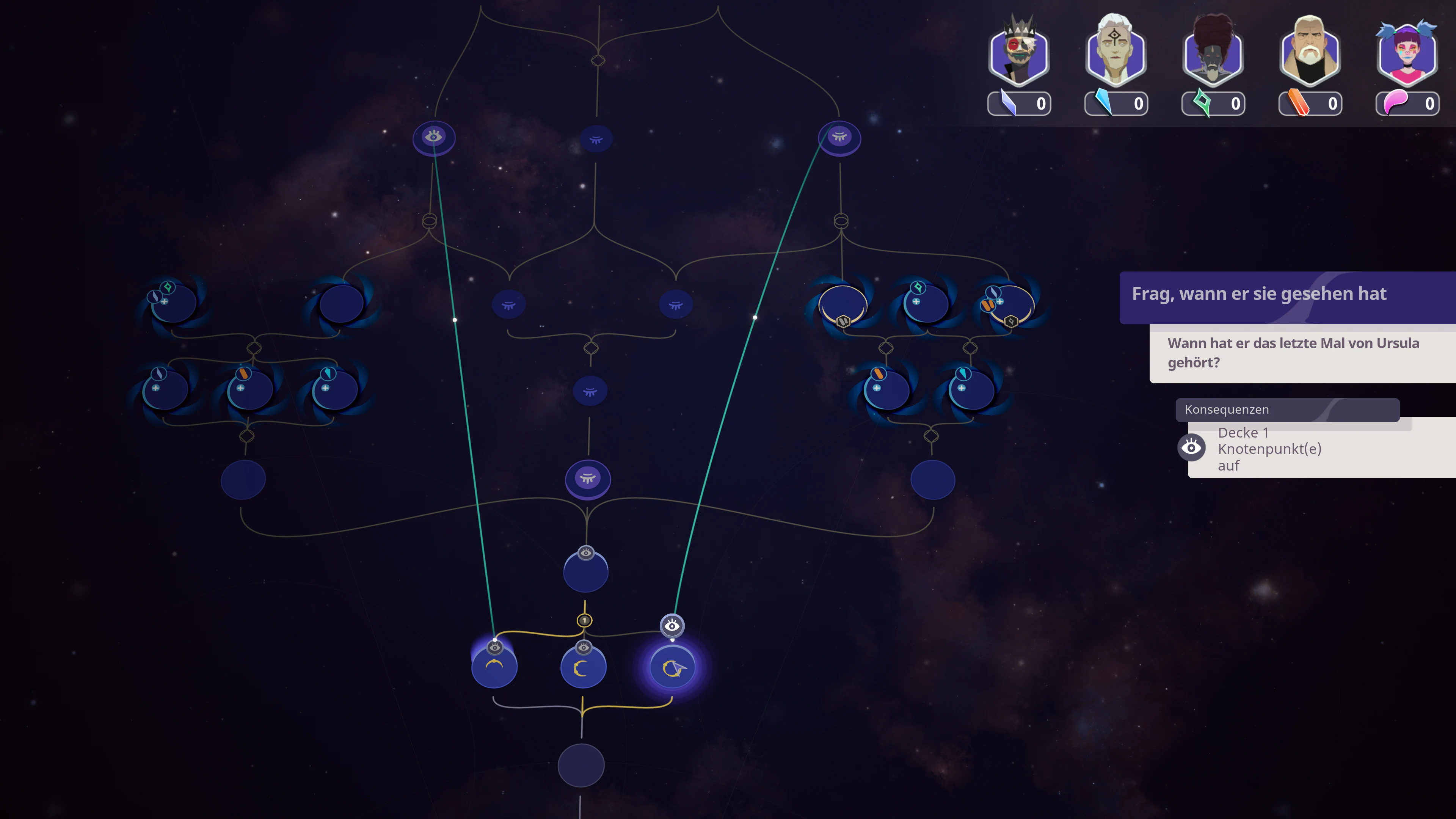Click the purple shard counter under the crowned king
The height and width of the screenshot is (819, 1456).
(x=1019, y=104)
